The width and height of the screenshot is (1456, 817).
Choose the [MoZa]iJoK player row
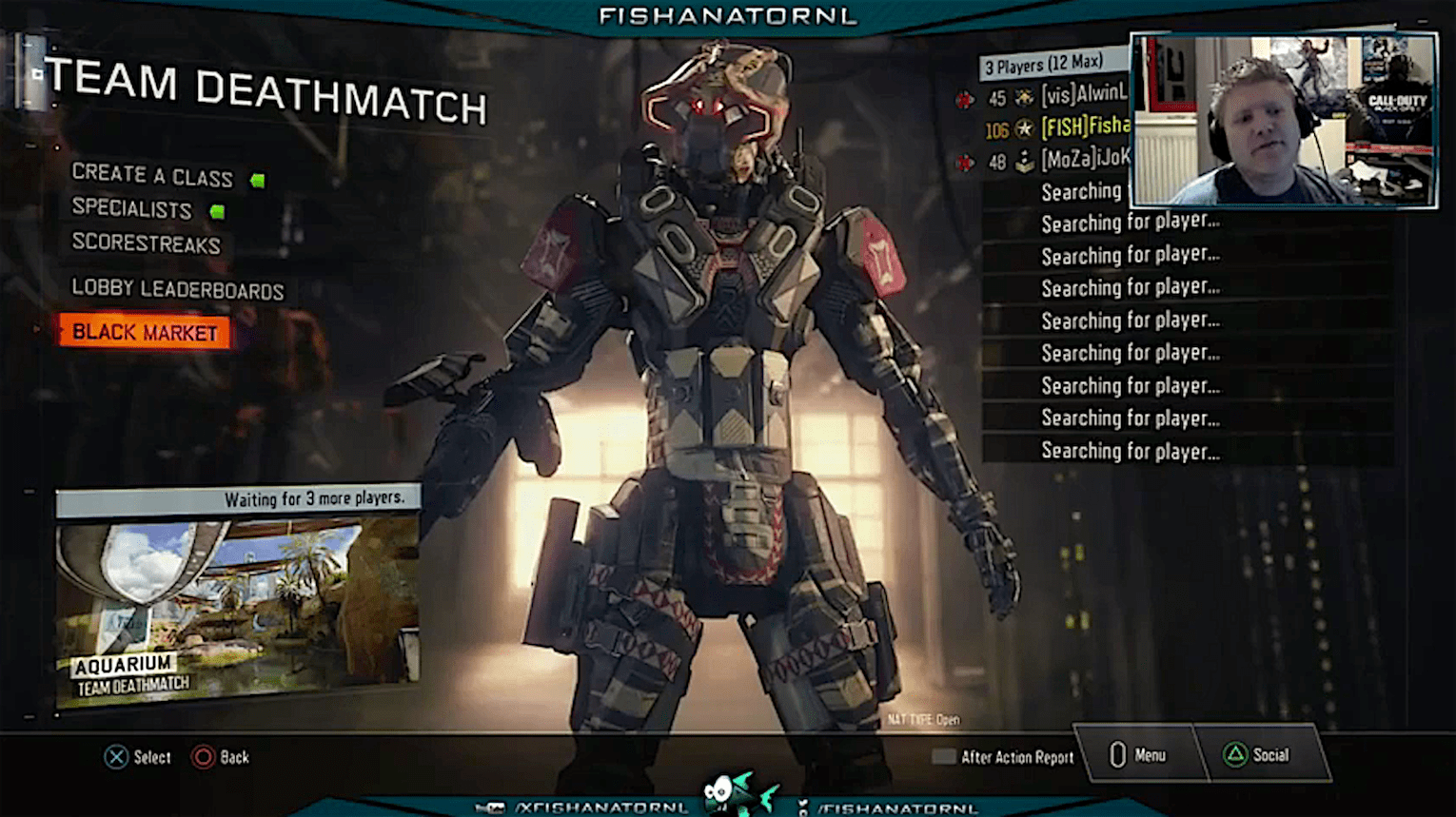[x=1056, y=160]
